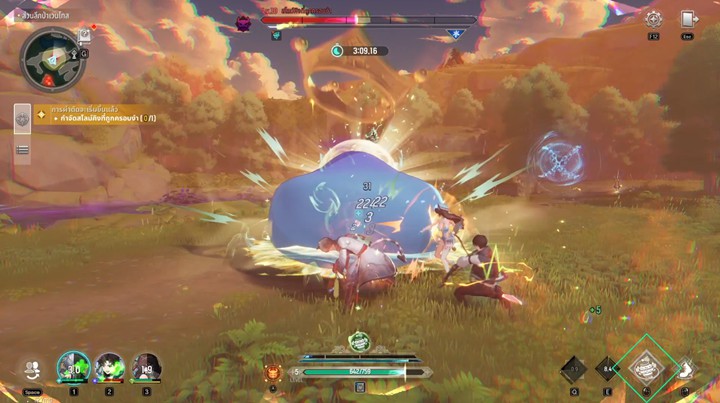Trigger the dash boot icon
720x403 pixels.
pos(687,370)
